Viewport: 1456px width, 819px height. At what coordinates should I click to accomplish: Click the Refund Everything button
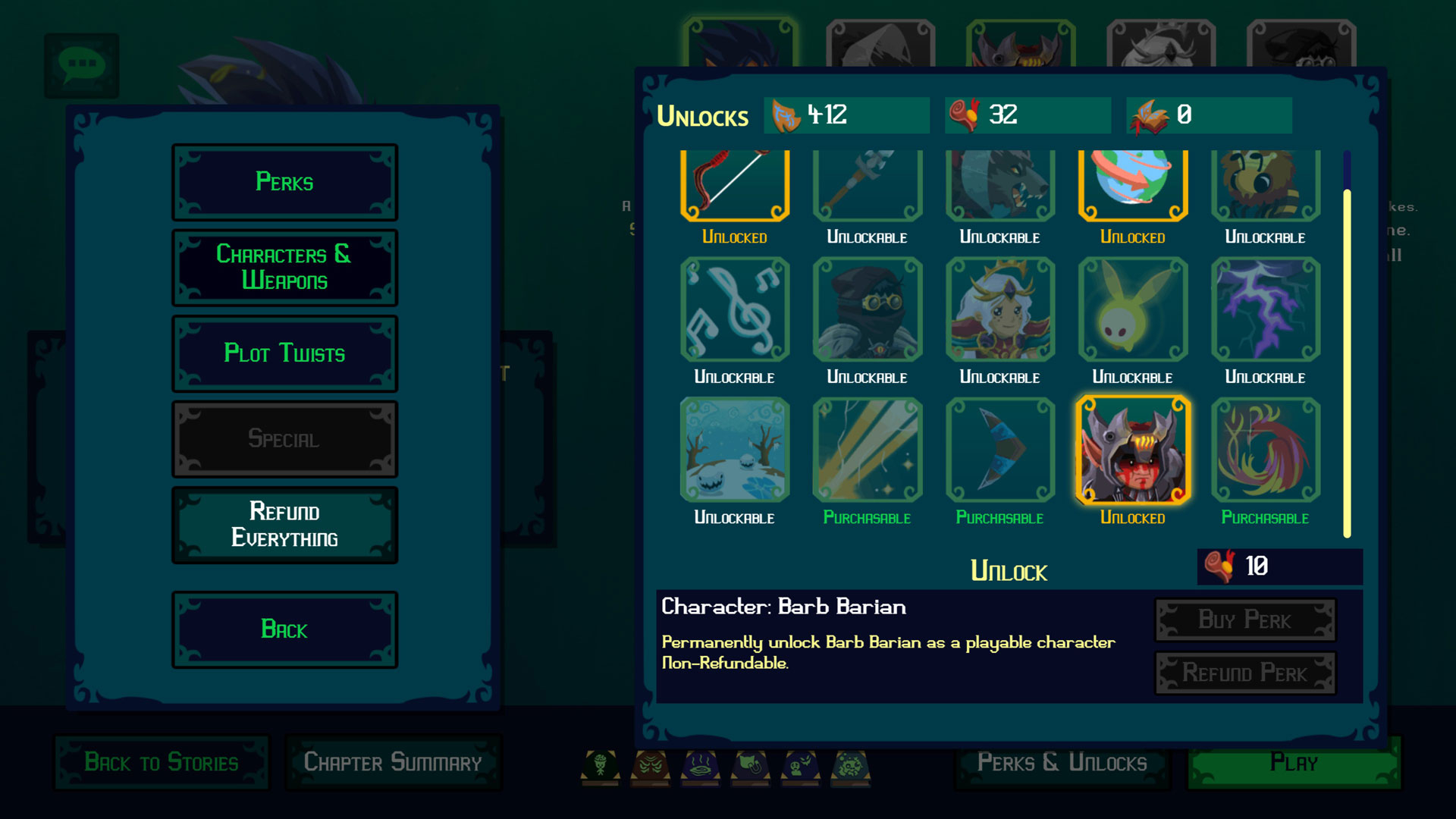pos(284,525)
